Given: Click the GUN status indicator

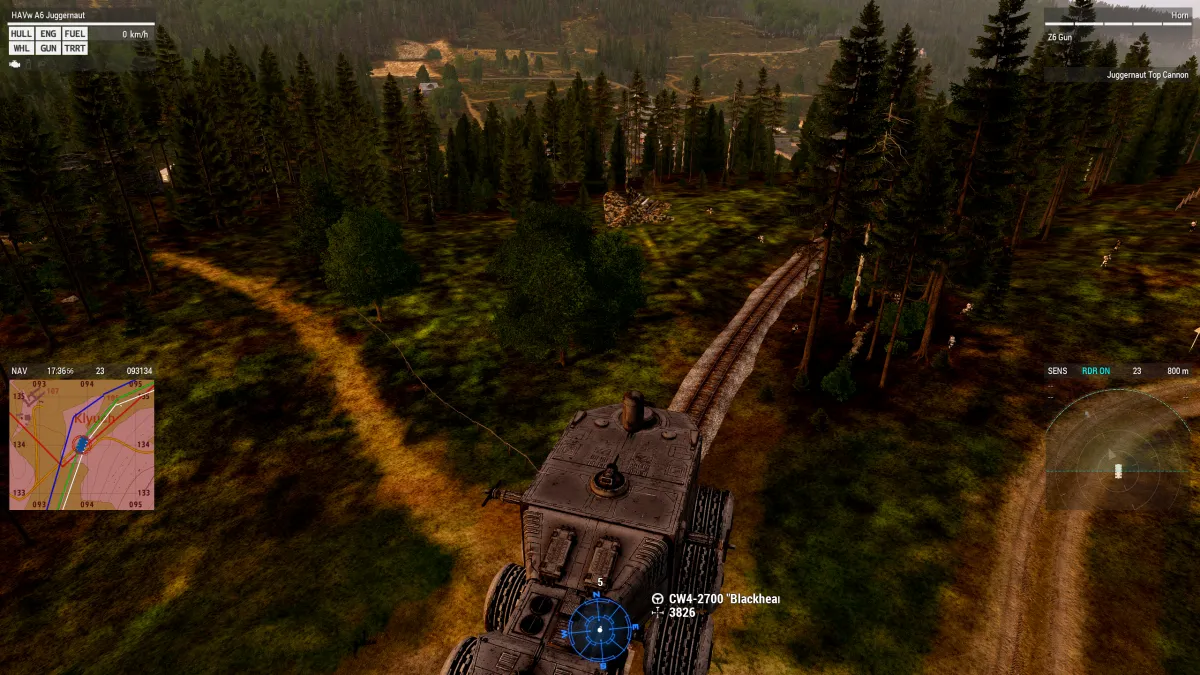Looking at the screenshot, I should pos(48,48).
